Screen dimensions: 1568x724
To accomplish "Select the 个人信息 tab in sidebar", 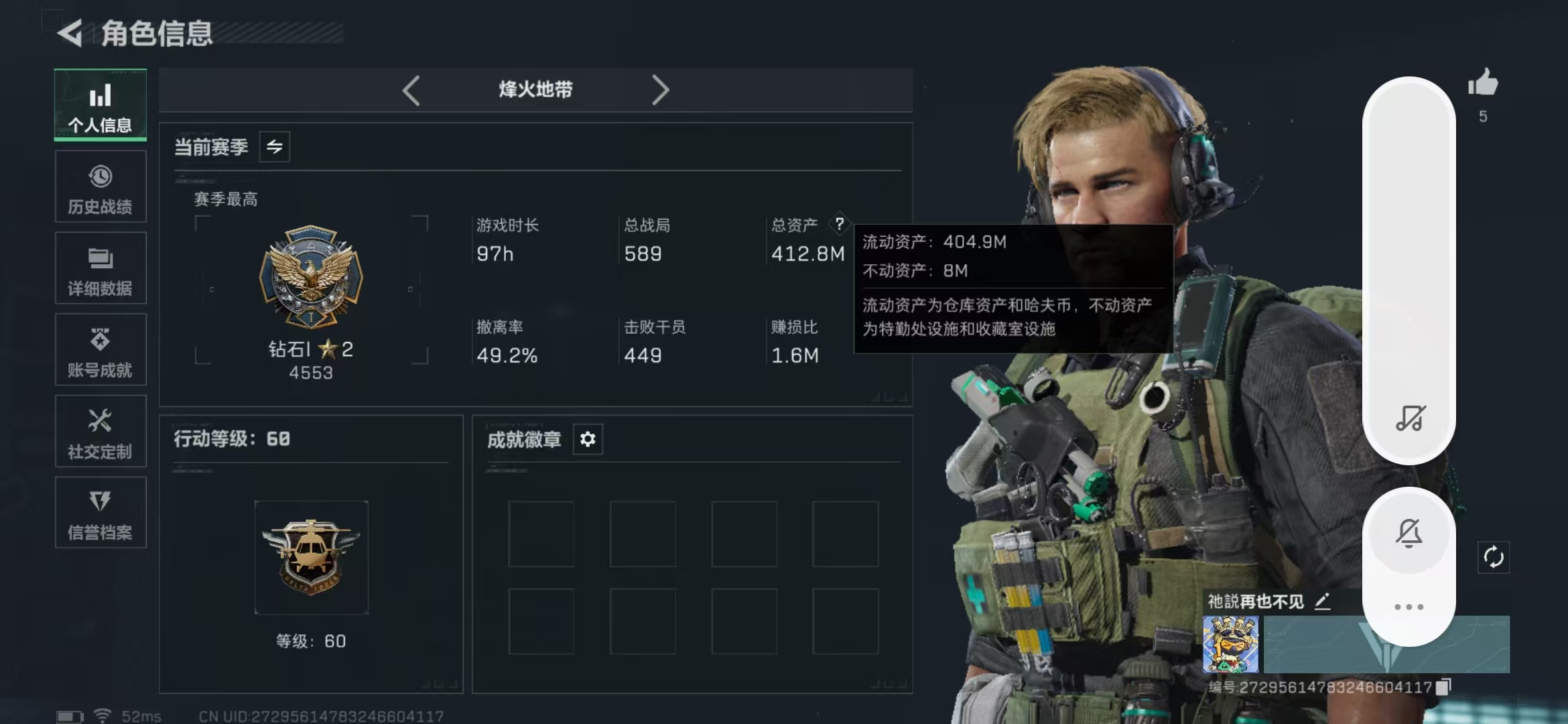I will 100,105.
